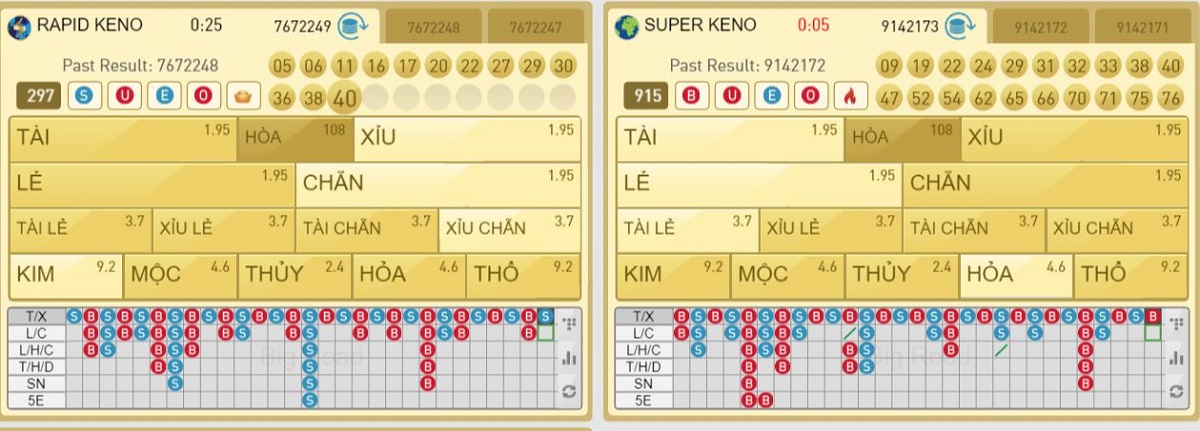Choose TÀI CHẴN in Super Keno
Viewport: 1200px width, 431px height.
click(971, 229)
